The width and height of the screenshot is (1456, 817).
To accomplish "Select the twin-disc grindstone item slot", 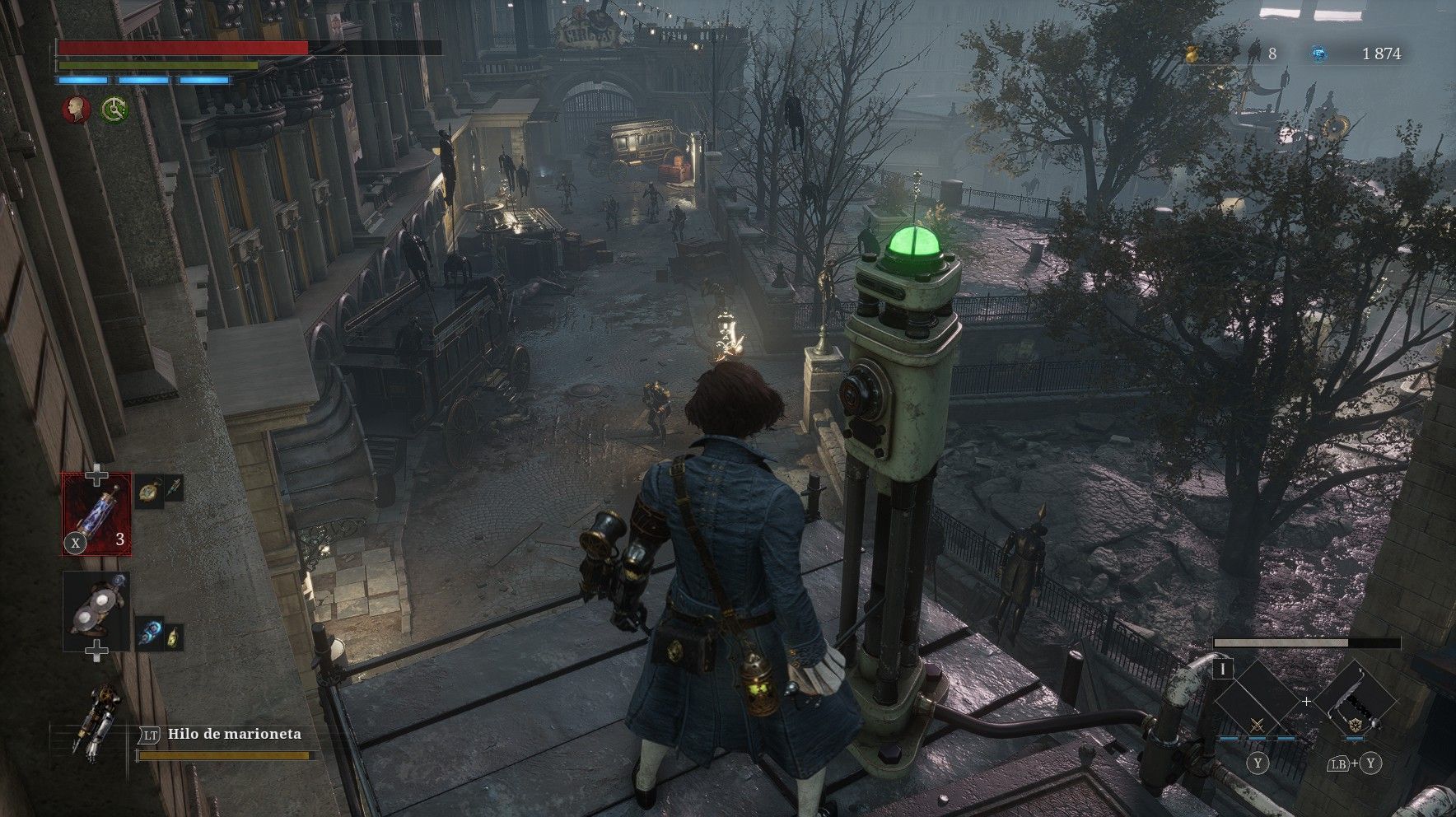I will (97, 610).
